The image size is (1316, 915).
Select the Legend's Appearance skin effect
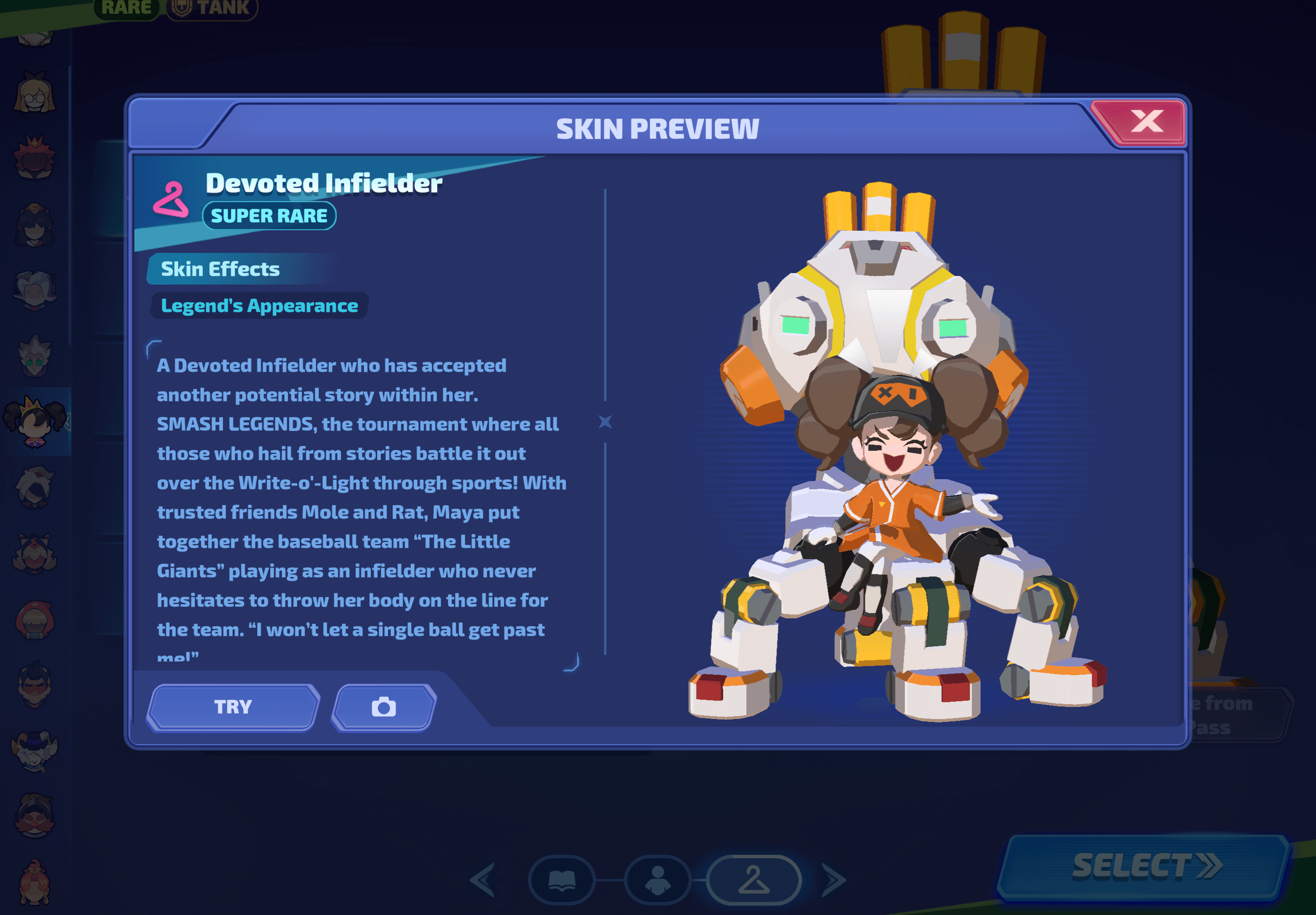coord(259,305)
